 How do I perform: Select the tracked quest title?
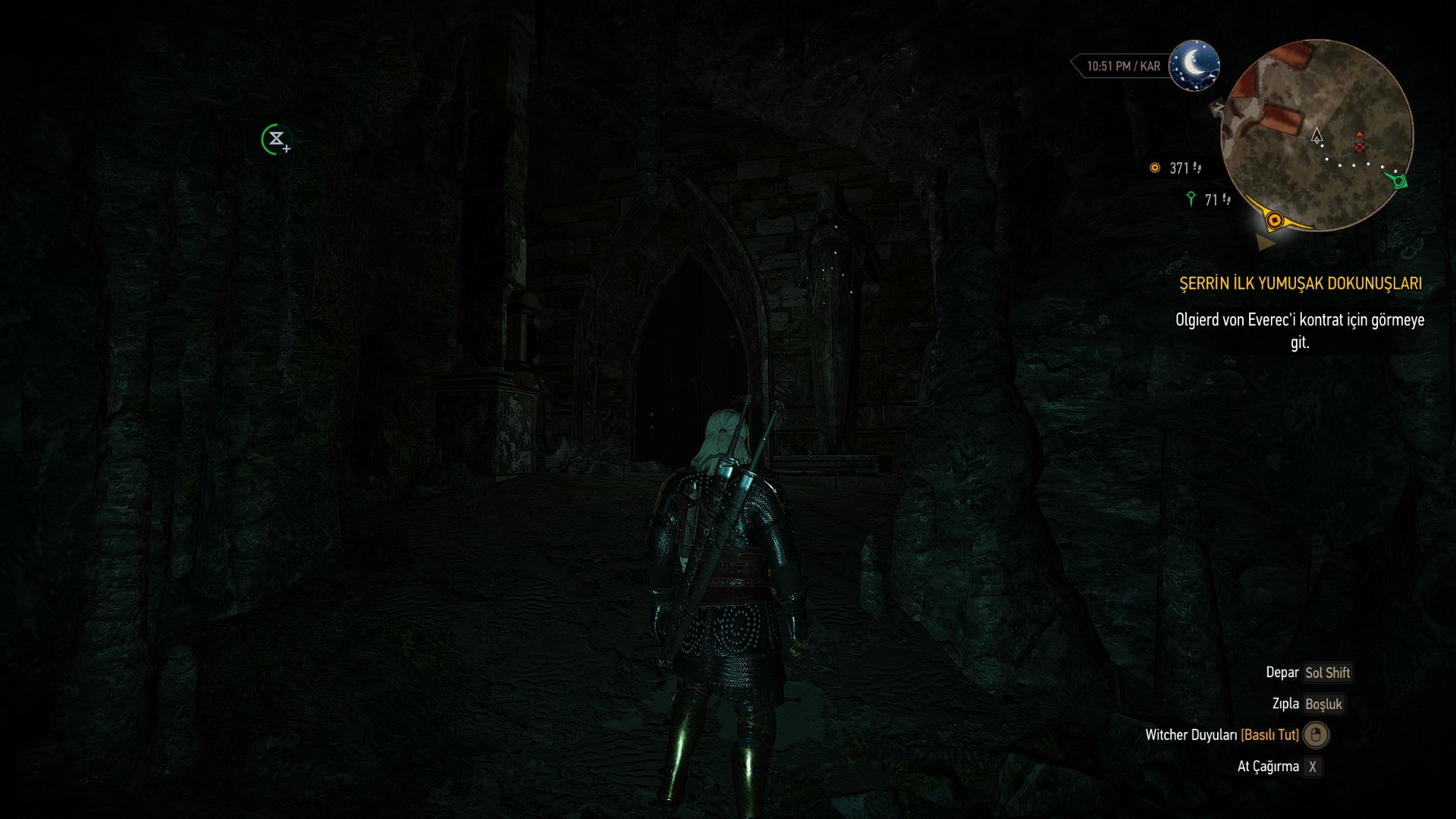[1300, 284]
